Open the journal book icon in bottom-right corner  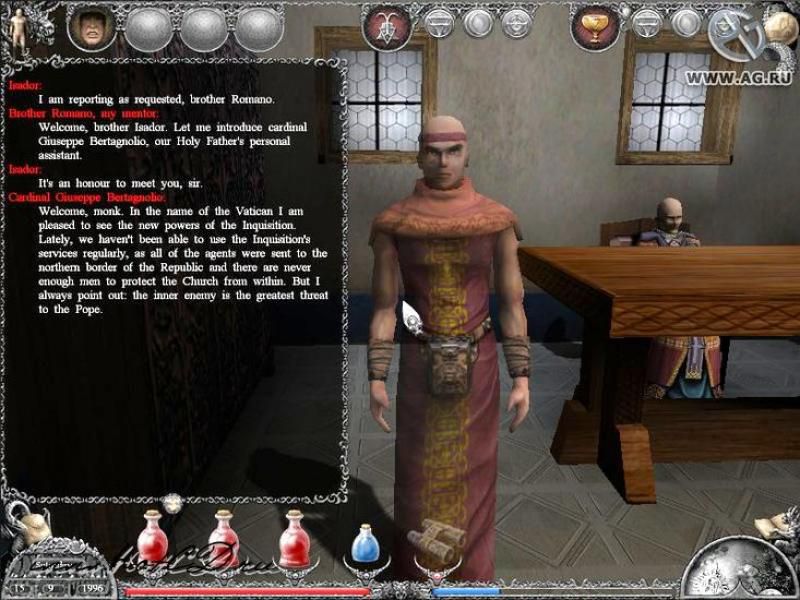click(773, 524)
